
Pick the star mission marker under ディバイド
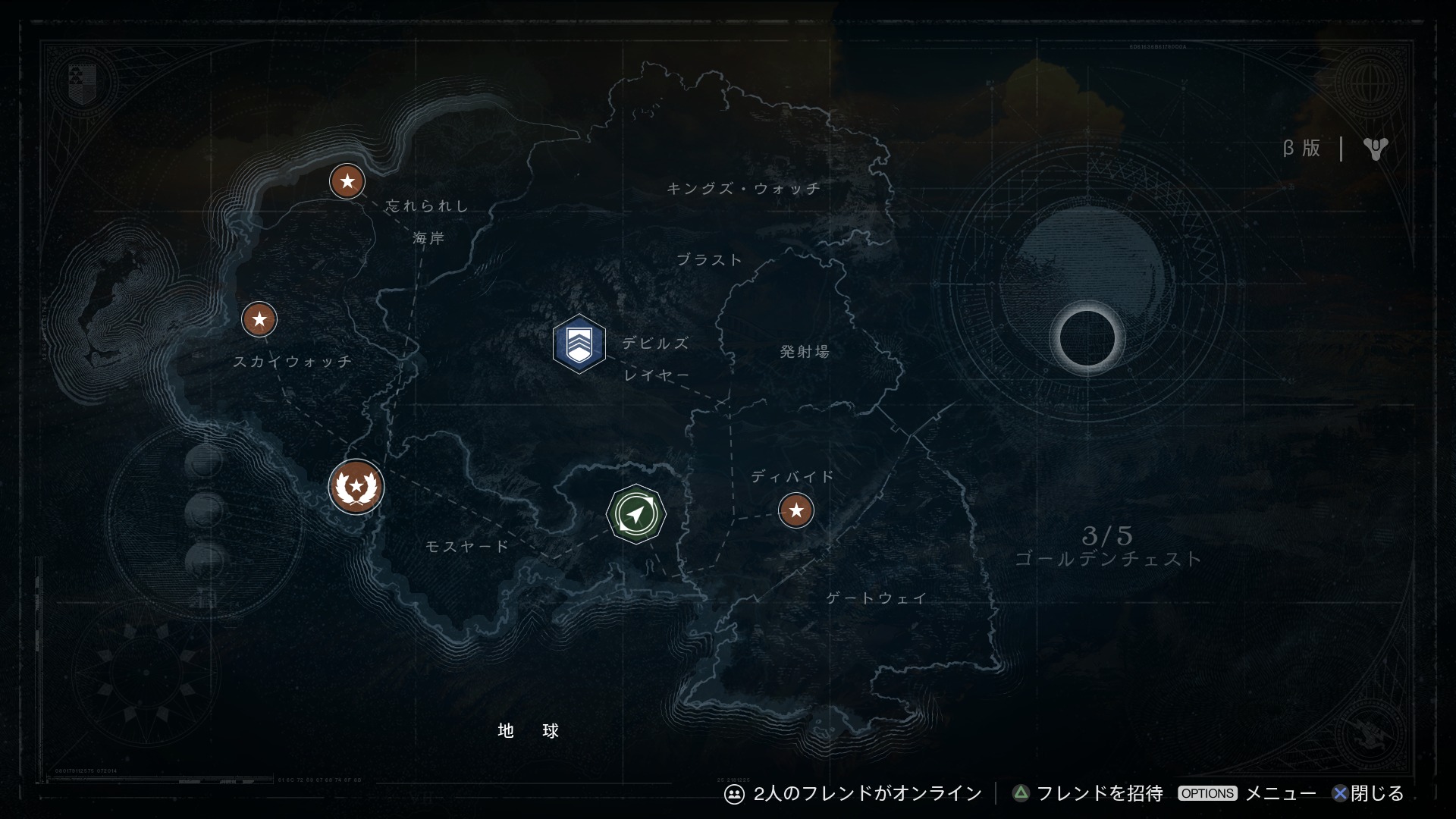point(795,510)
